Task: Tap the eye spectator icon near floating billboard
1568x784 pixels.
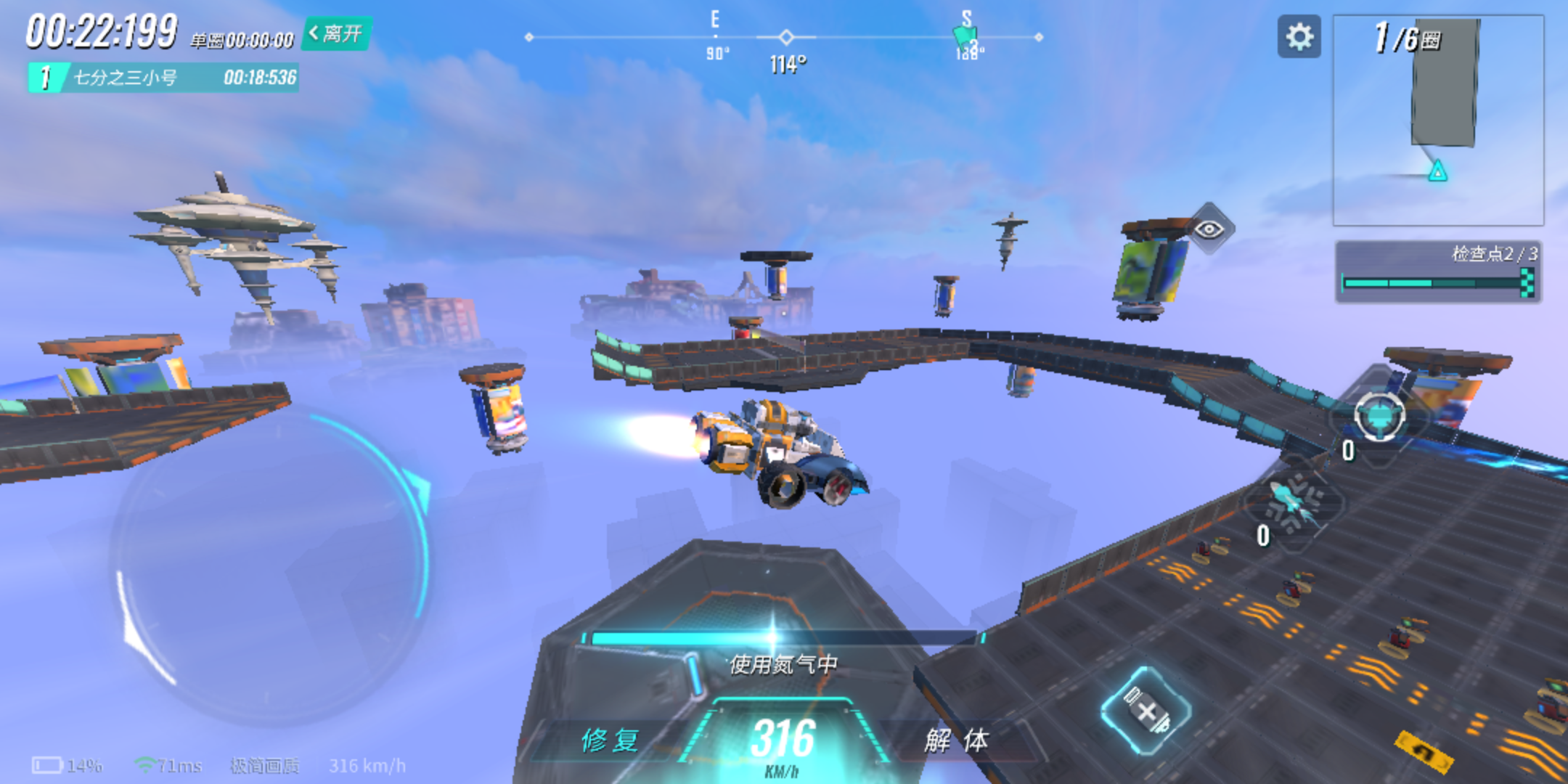Action: [x=1215, y=229]
